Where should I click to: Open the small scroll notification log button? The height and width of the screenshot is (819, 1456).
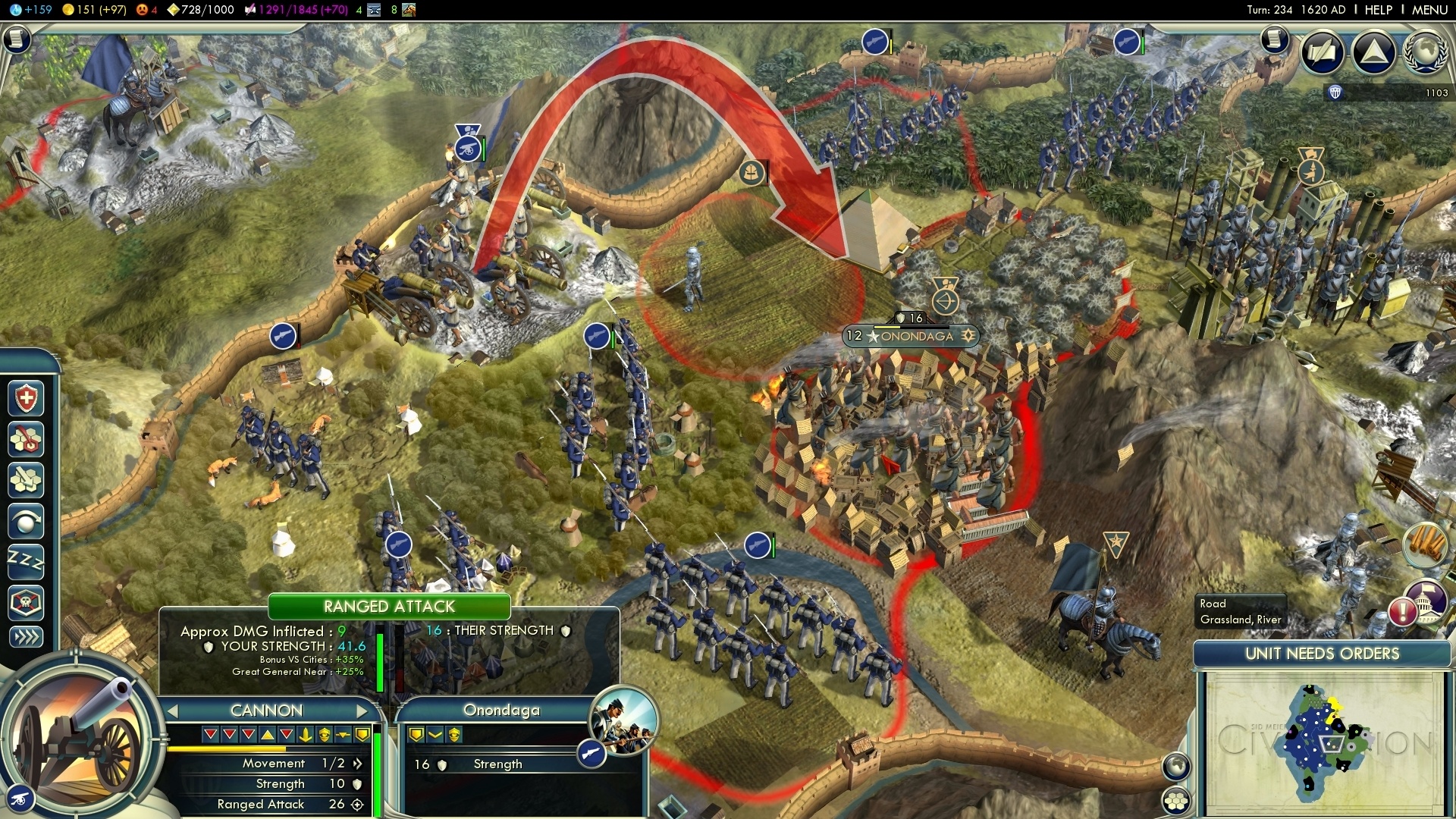pyautogui.click(x=1275, y=39)
